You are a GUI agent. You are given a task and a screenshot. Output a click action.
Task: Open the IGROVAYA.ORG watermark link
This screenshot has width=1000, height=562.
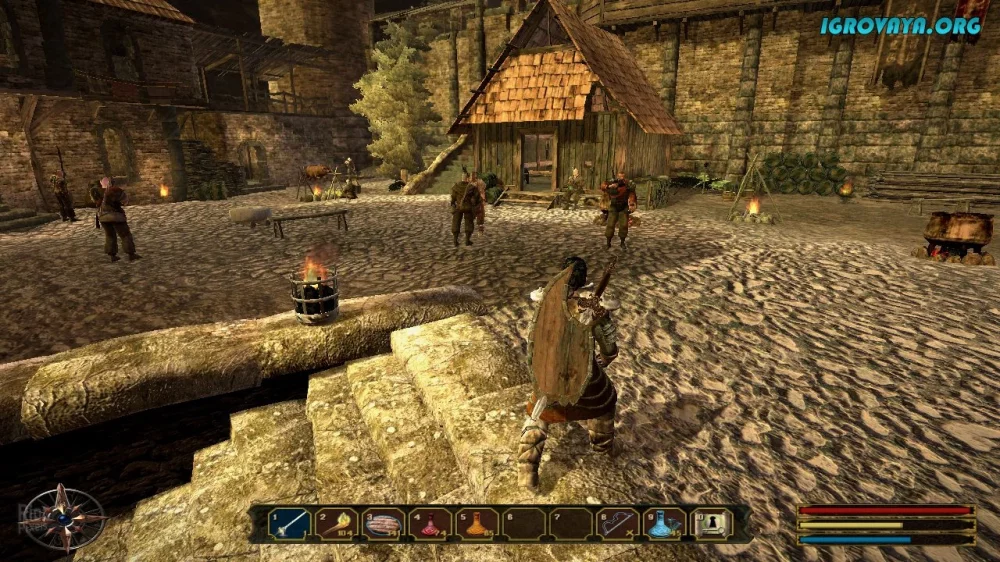tap(900, 26)
